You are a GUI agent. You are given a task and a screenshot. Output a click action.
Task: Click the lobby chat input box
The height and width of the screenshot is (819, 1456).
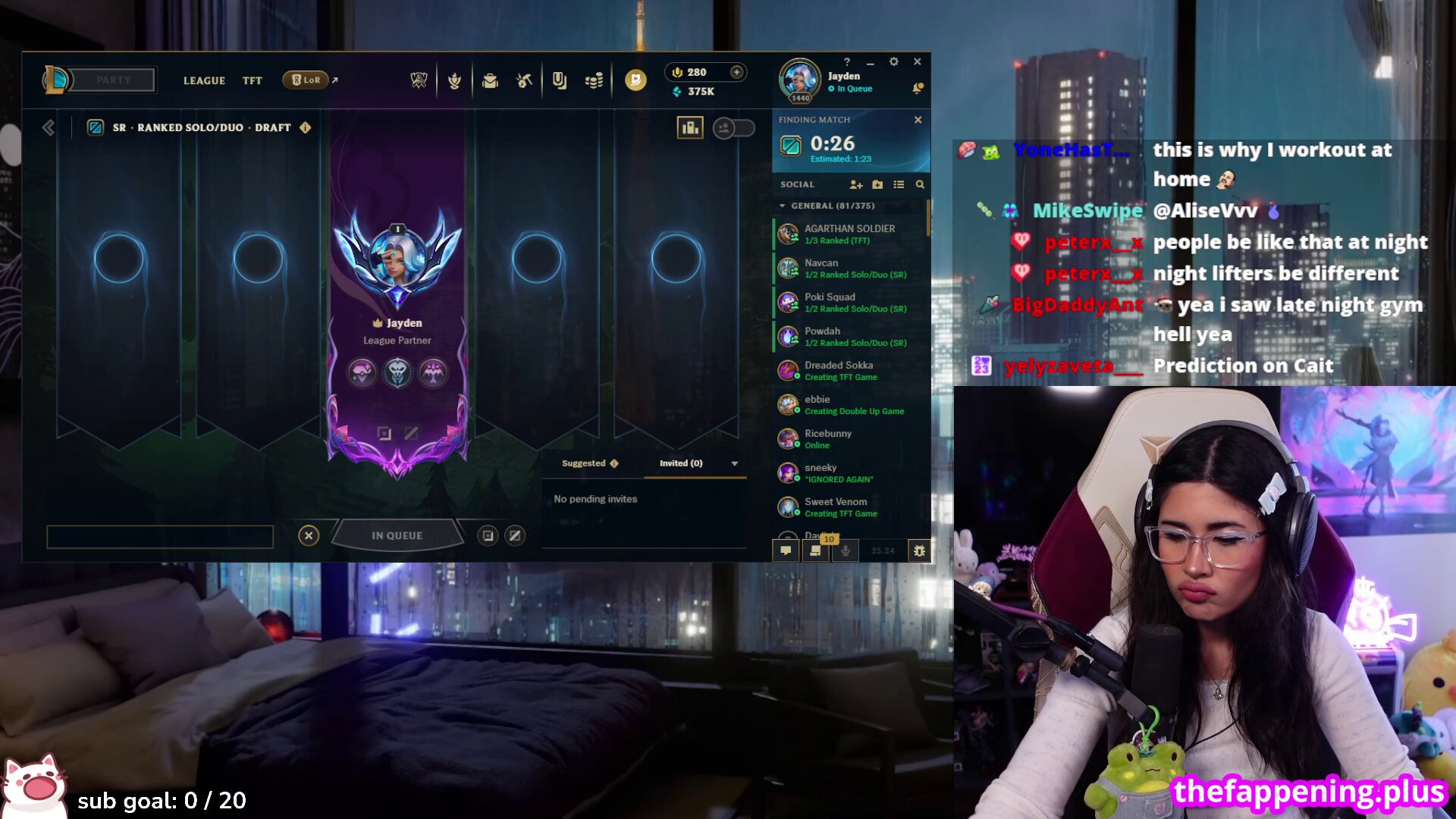pyautogui.click(x=160, y=536)
